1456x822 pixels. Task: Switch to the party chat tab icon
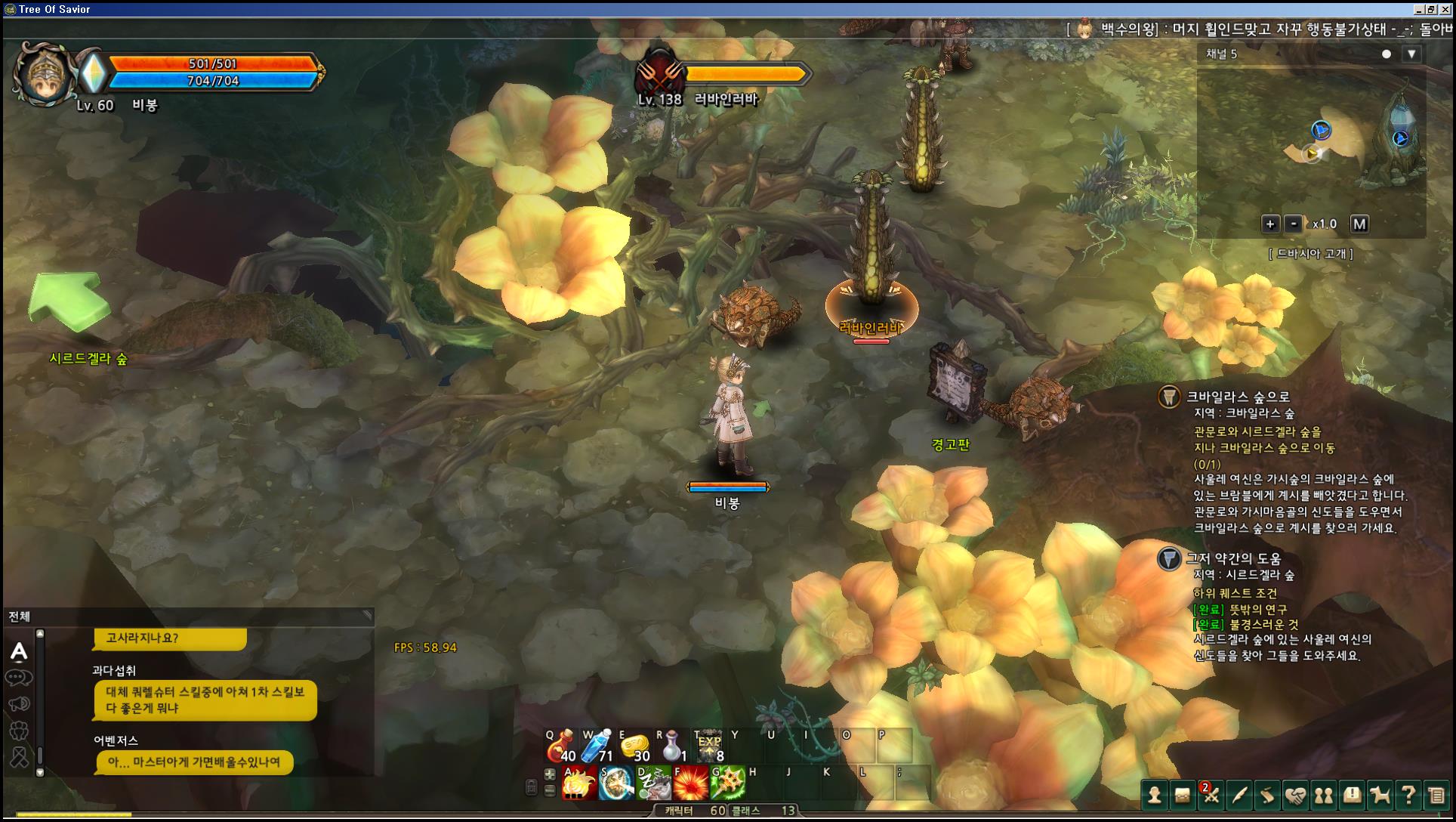(19, 730)
